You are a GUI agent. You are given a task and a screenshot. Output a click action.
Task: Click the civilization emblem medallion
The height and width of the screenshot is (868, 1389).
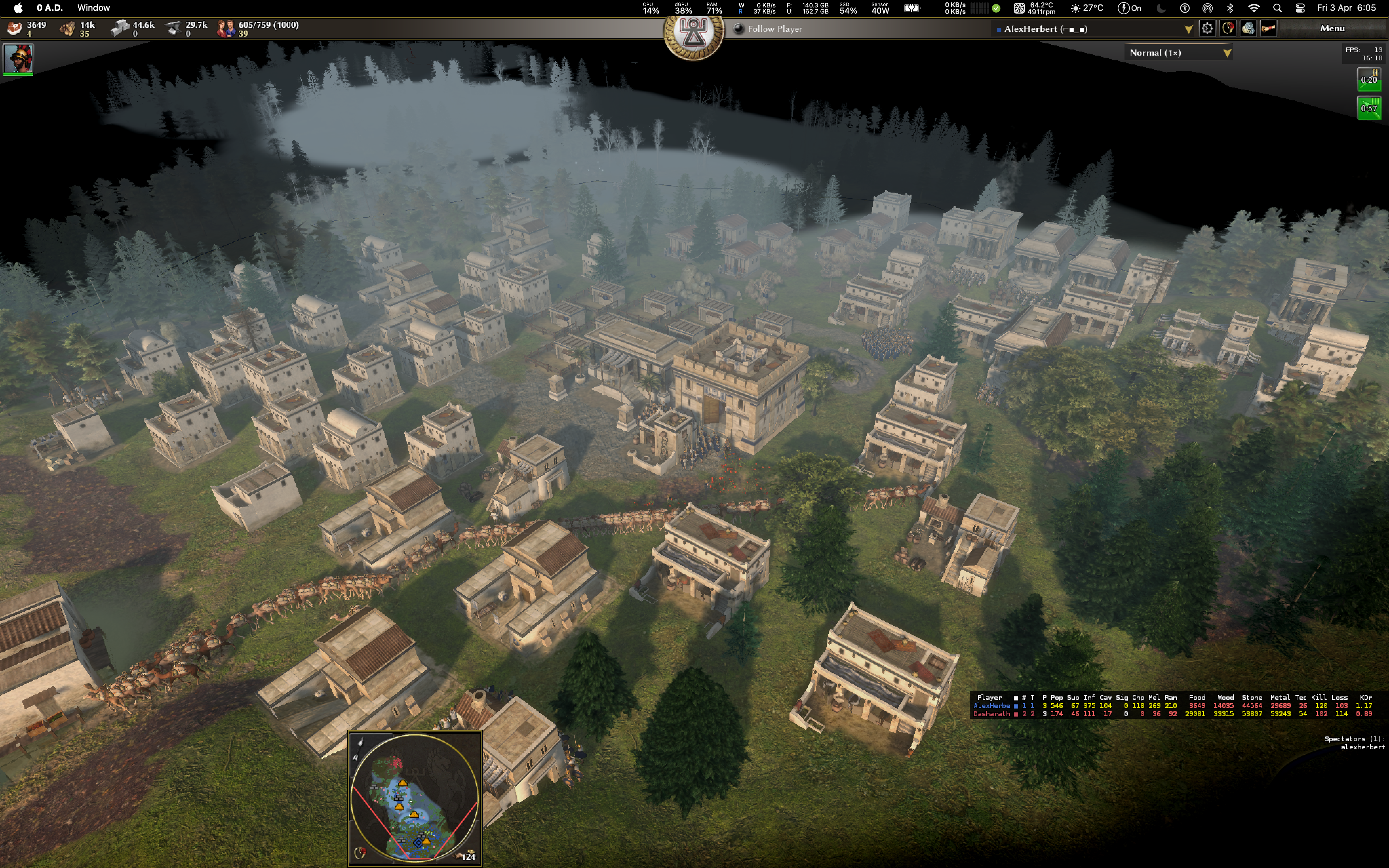693,32
